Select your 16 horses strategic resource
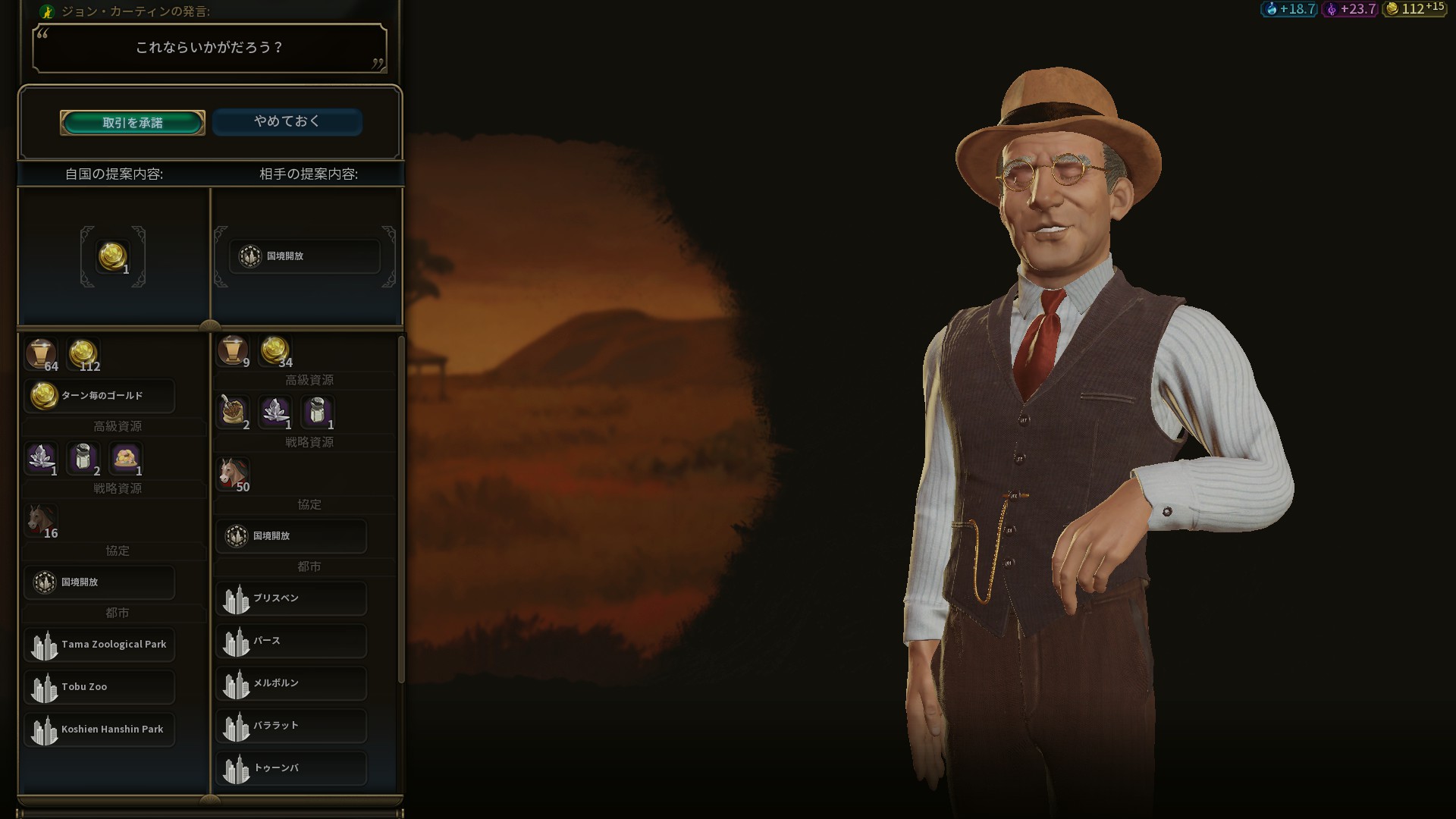1456x819 pixels. click(x=41, y=520)
